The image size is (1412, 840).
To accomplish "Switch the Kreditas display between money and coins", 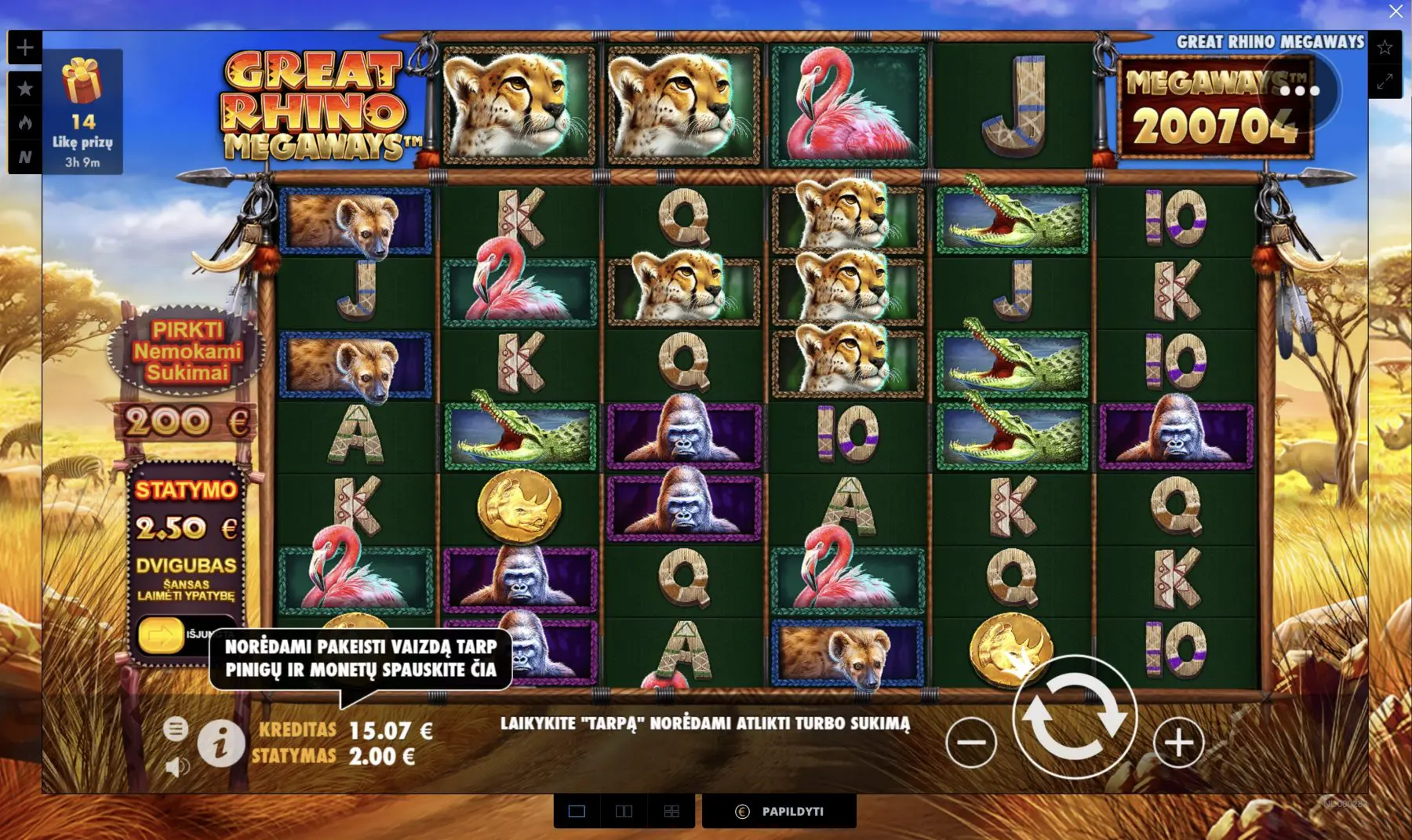I will click(345, 731).
